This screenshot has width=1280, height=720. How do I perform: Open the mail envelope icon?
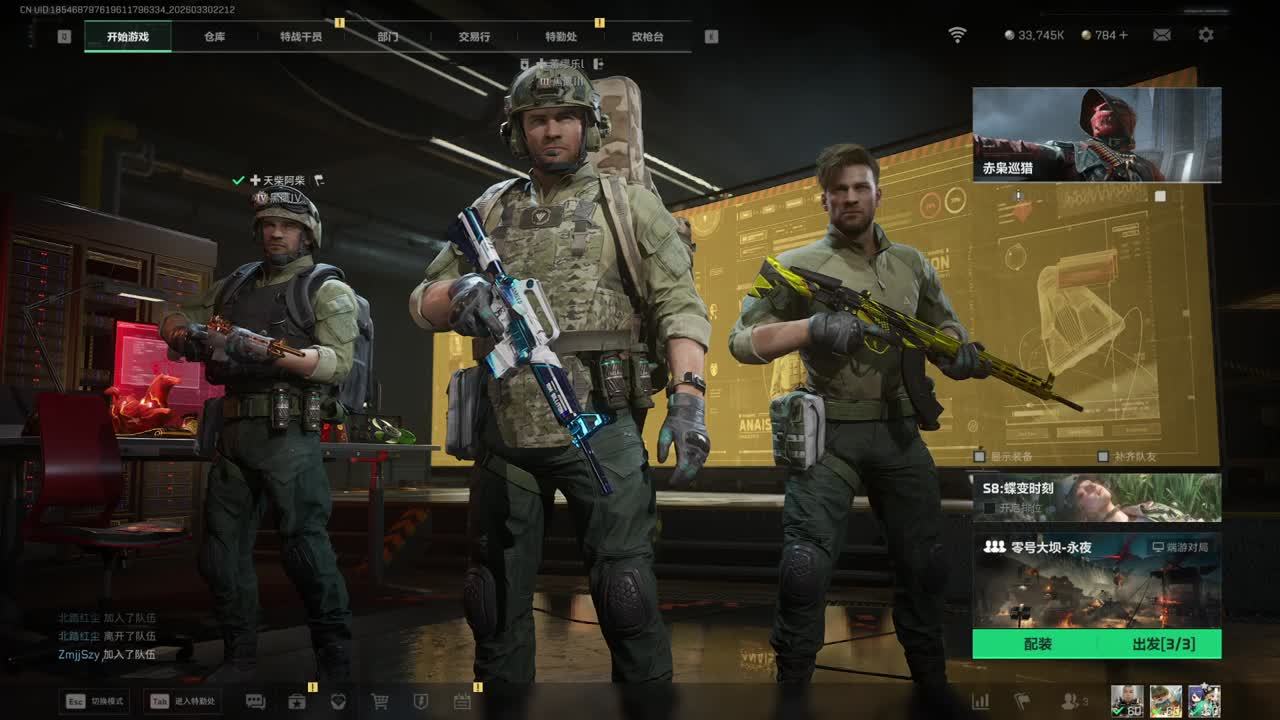[x=1162, y=35]
